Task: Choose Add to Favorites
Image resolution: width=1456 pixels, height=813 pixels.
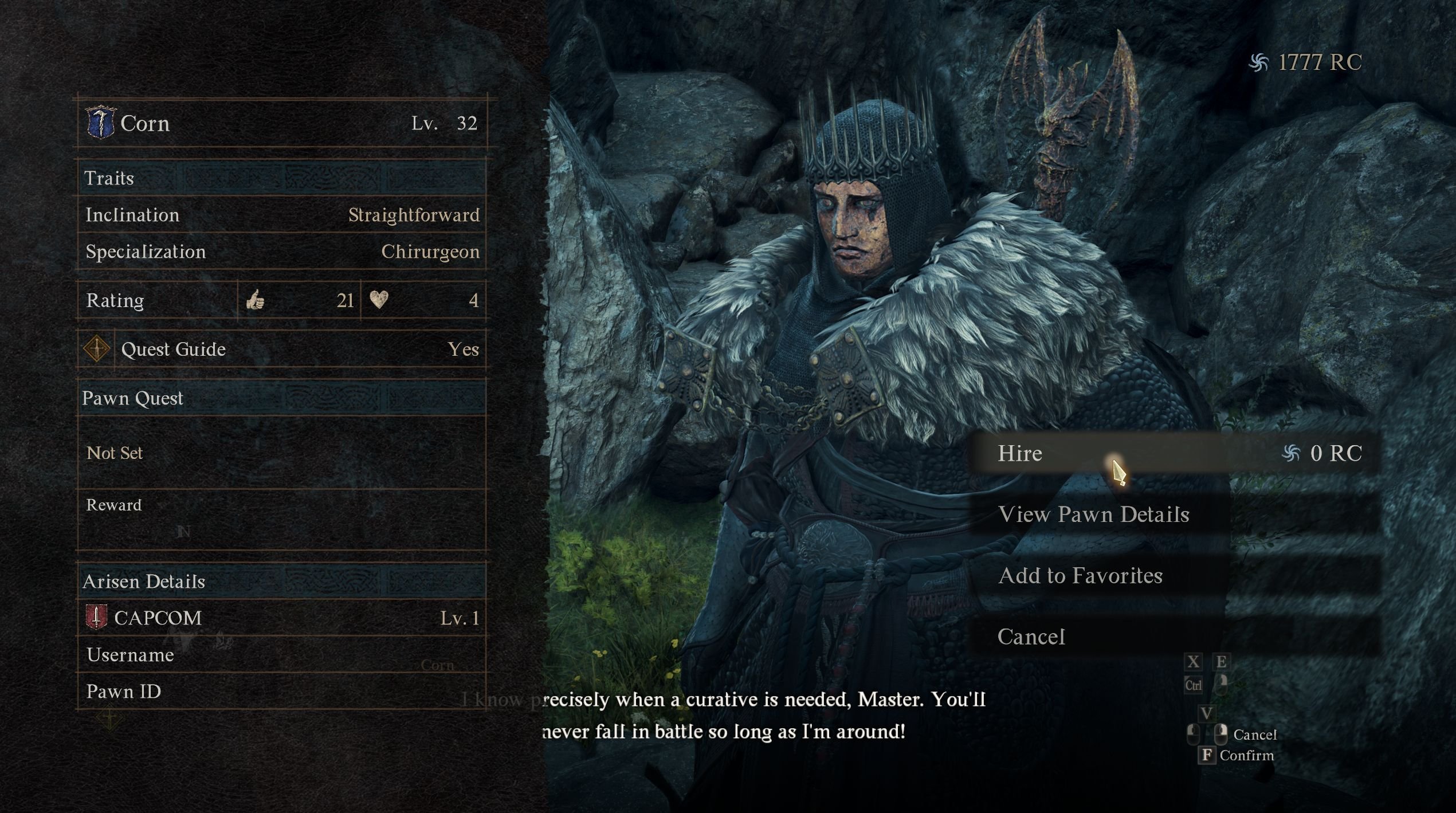Action: [x=1080, y=576]
